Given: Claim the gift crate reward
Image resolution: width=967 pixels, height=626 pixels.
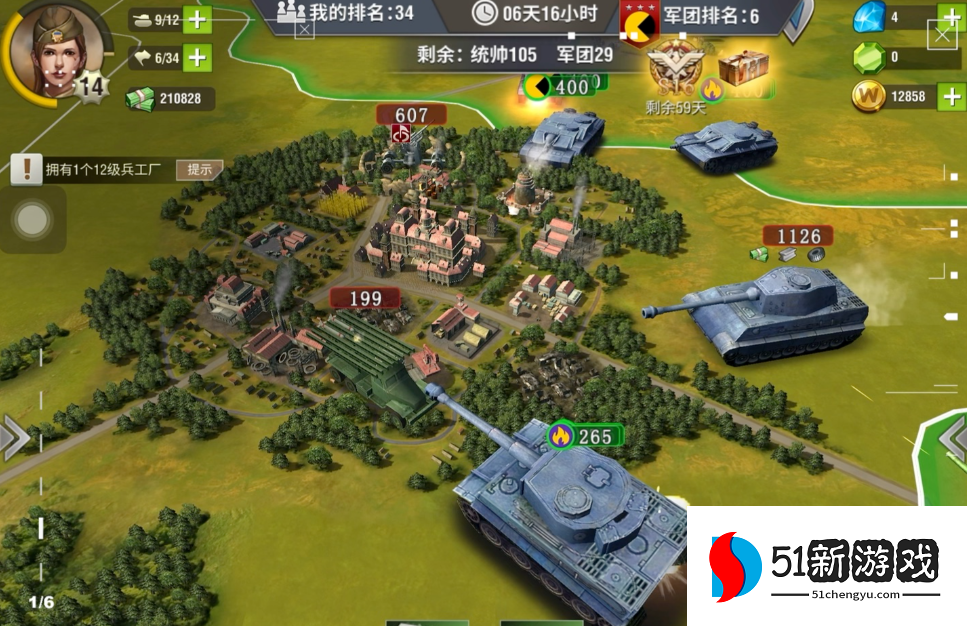Looking at the screenshot, I should pyautogui.click(x=742, y=68).
